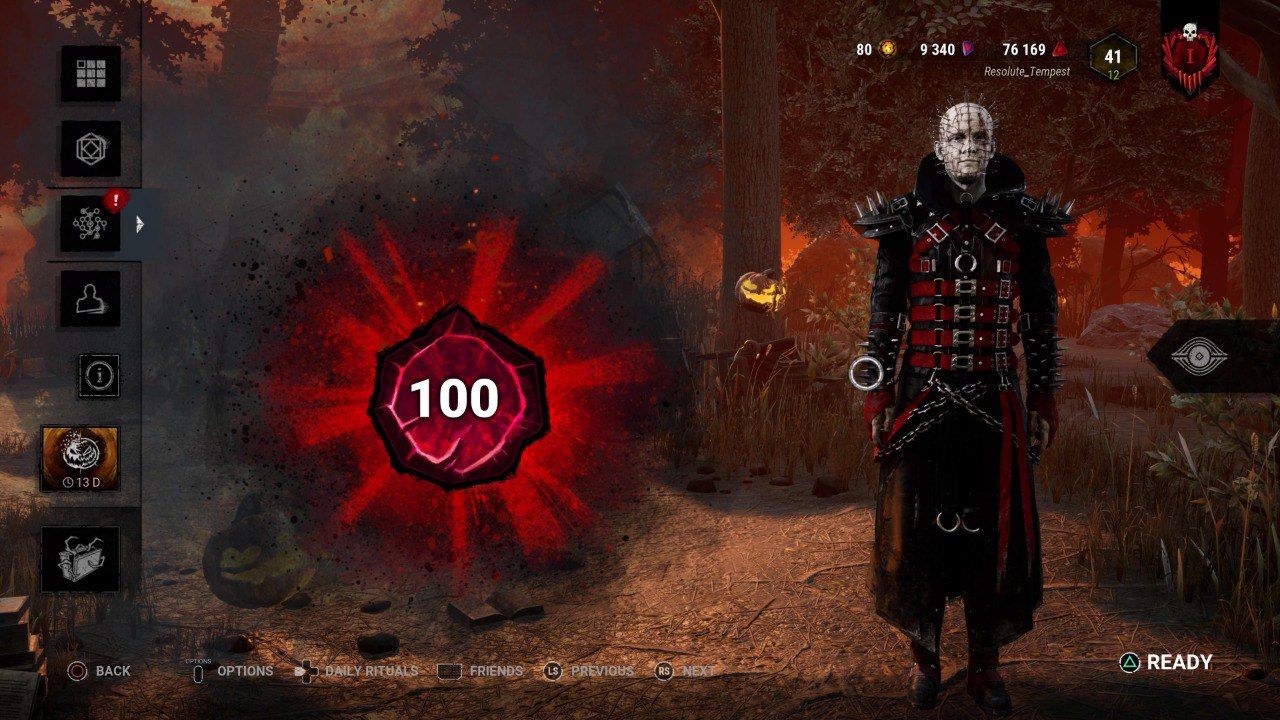Viewport: 1280px width, 720px height.
Task: Click the glowing 100 prestige reward orb
Action: pos(460,398)
